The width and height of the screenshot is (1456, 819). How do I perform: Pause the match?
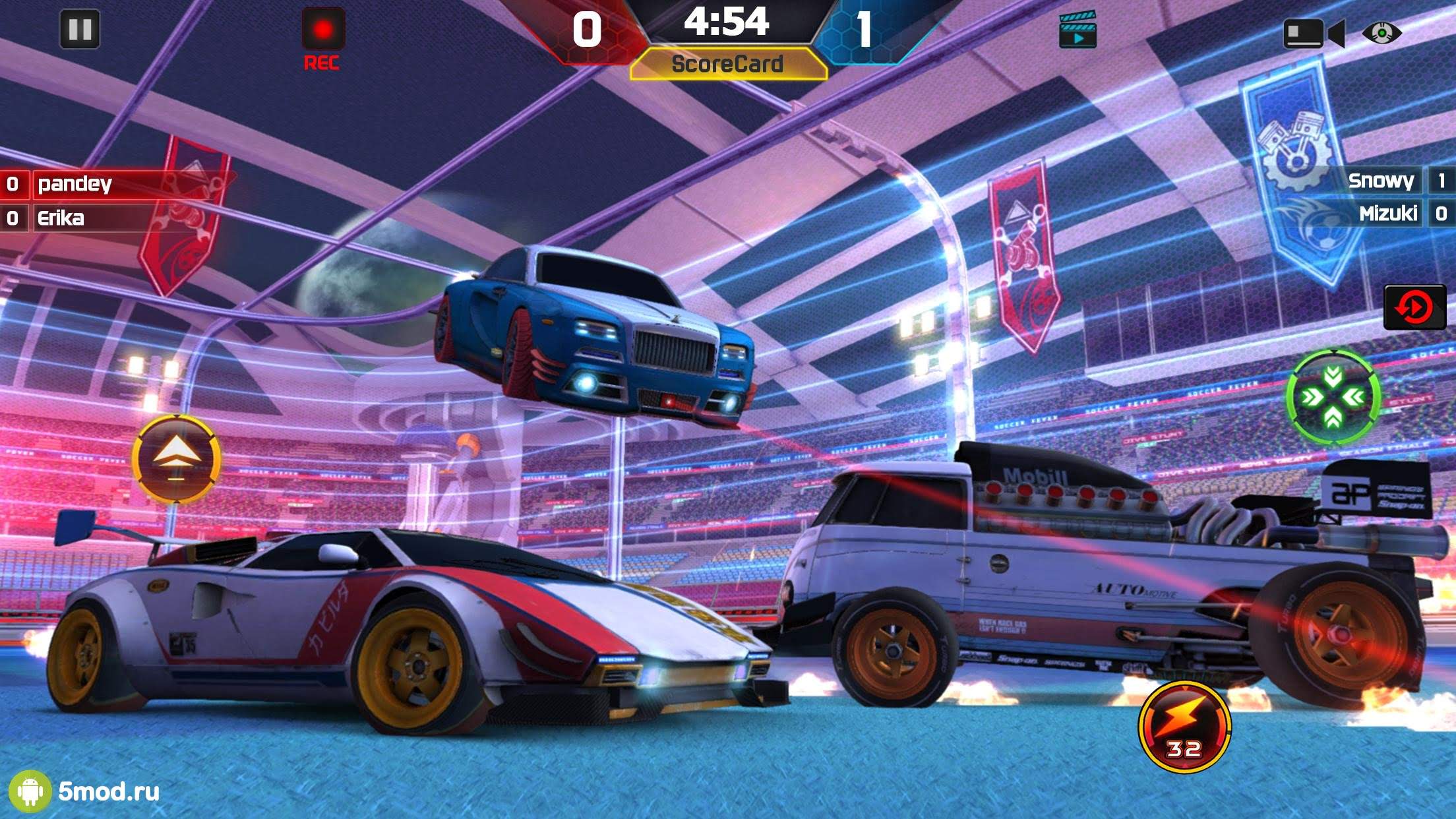pyautogui.click(x=80, y=30)
